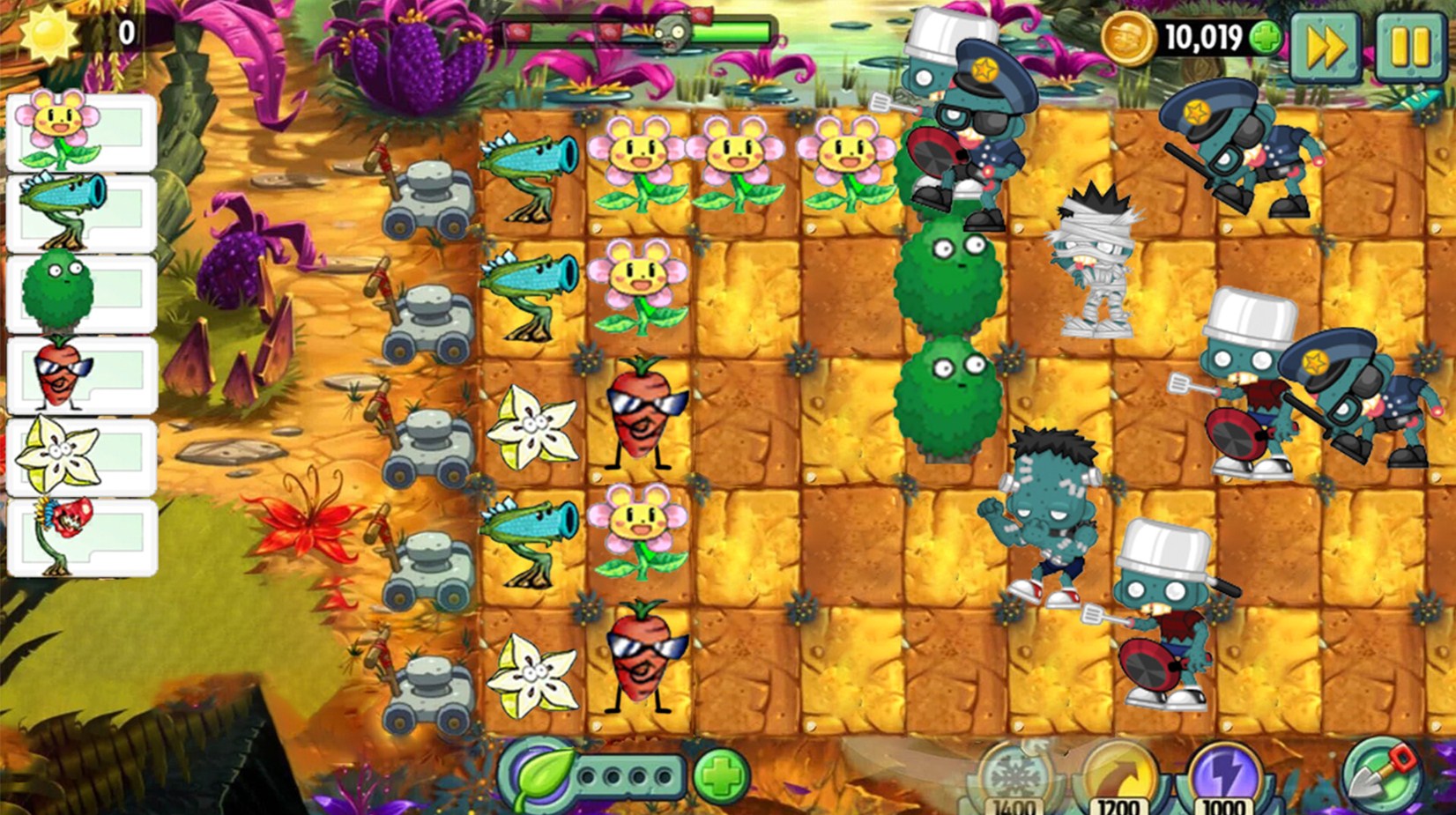This screenshot has height=815, width=1456.
Task: Choose the starfruit seed packet
Action: click(81, 456)
